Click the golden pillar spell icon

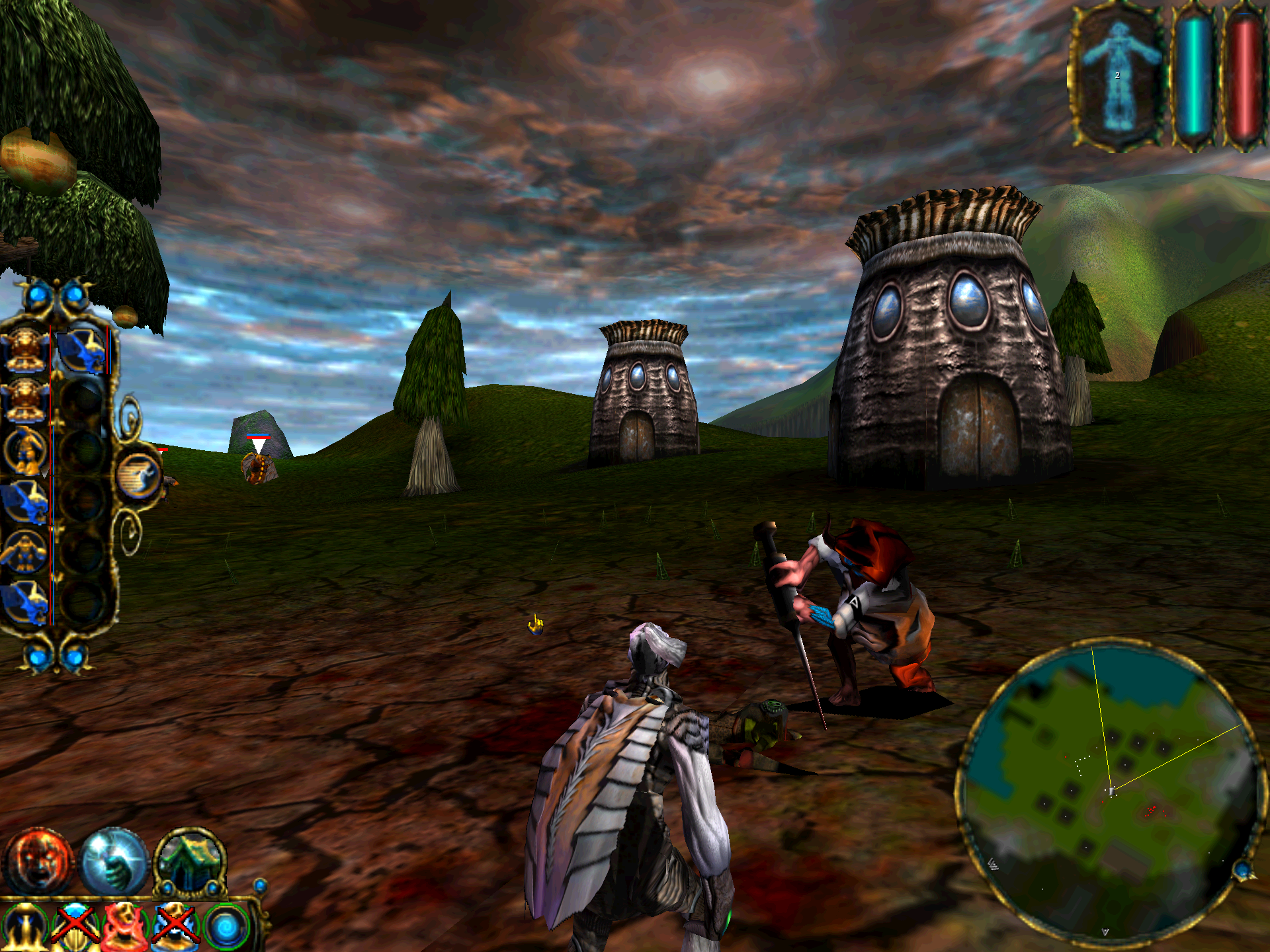coord(24,927)
